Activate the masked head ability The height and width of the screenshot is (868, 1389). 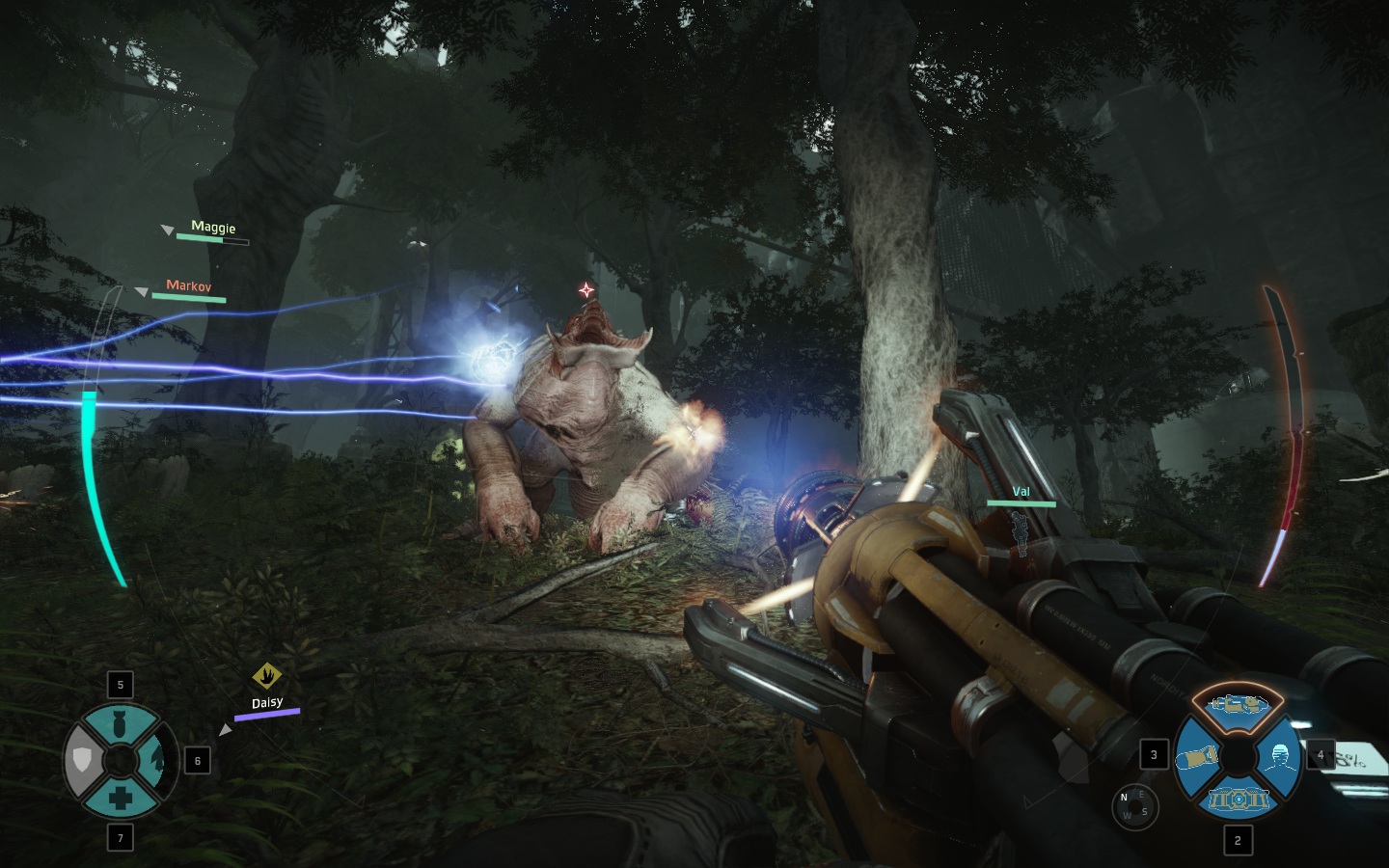(x=1280, y=756)
